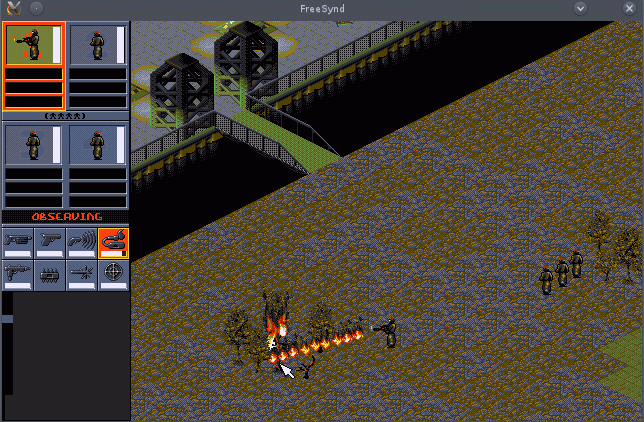Viewport: 644px width, 422px height.
Task: Choose the laser beam weapon icon
Action: pos(81,275)
